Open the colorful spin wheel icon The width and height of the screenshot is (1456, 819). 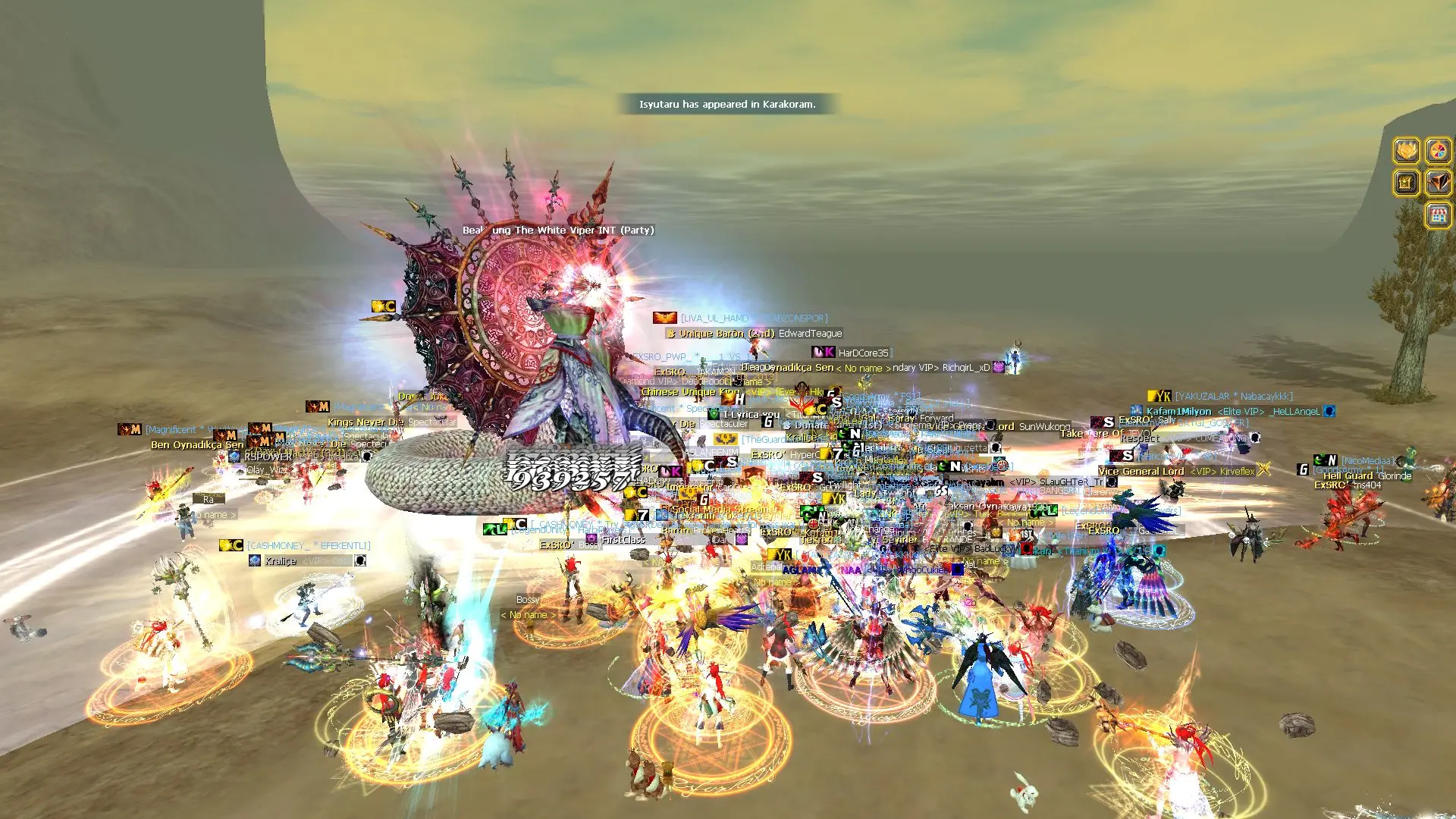1439,150
